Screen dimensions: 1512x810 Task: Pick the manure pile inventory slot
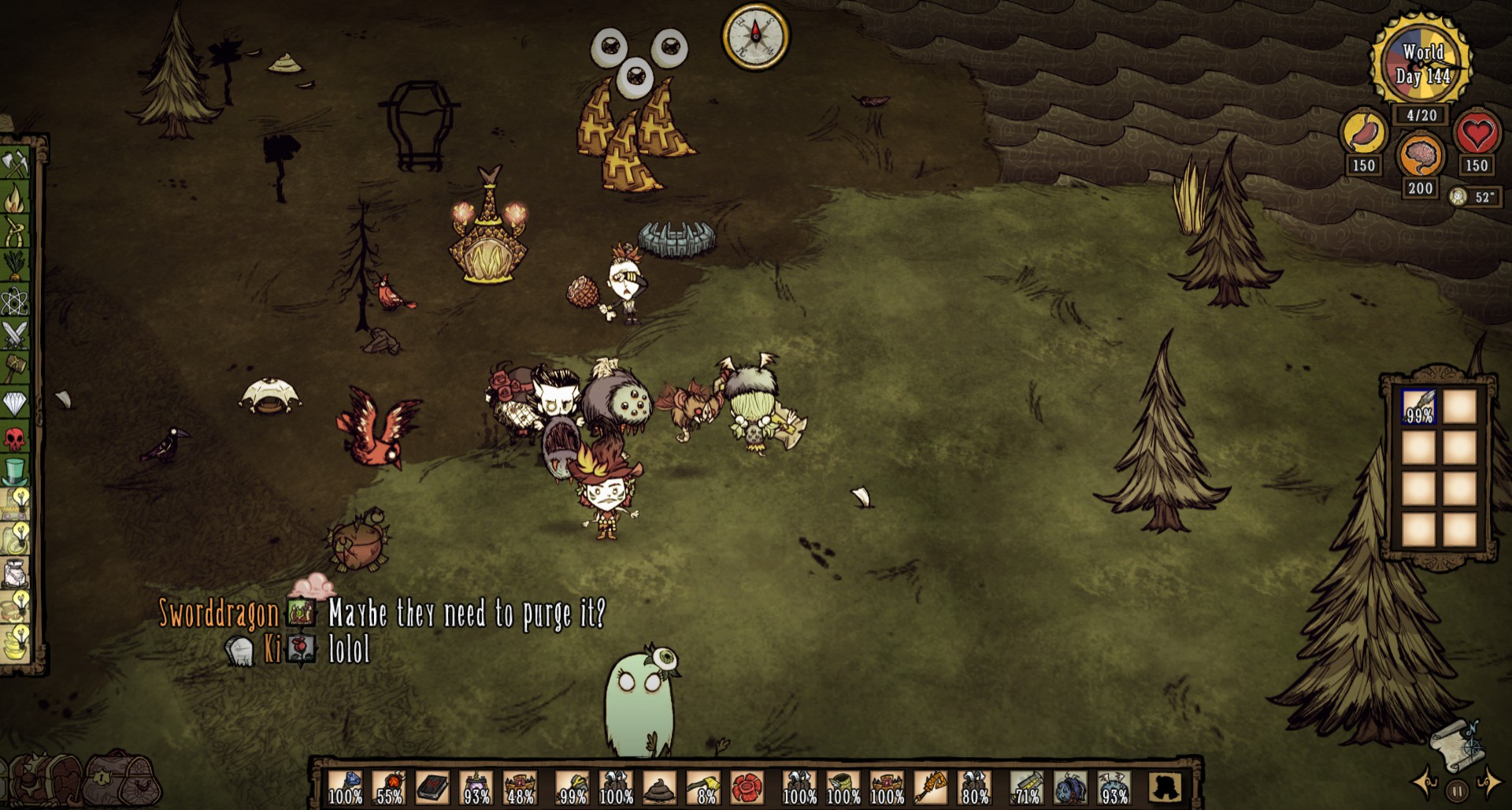click(660, 788)
